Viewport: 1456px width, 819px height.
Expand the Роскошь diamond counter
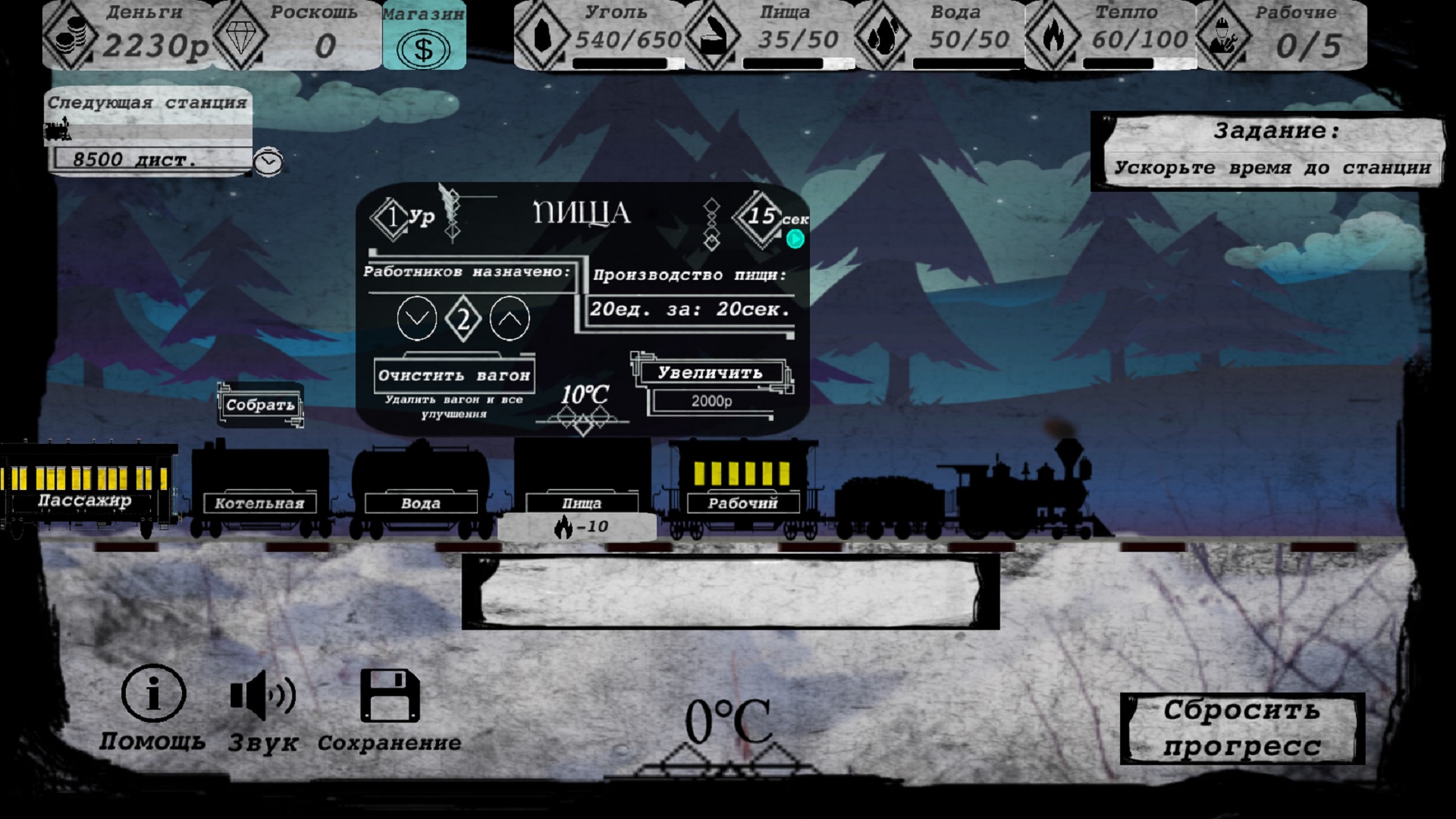241,34
